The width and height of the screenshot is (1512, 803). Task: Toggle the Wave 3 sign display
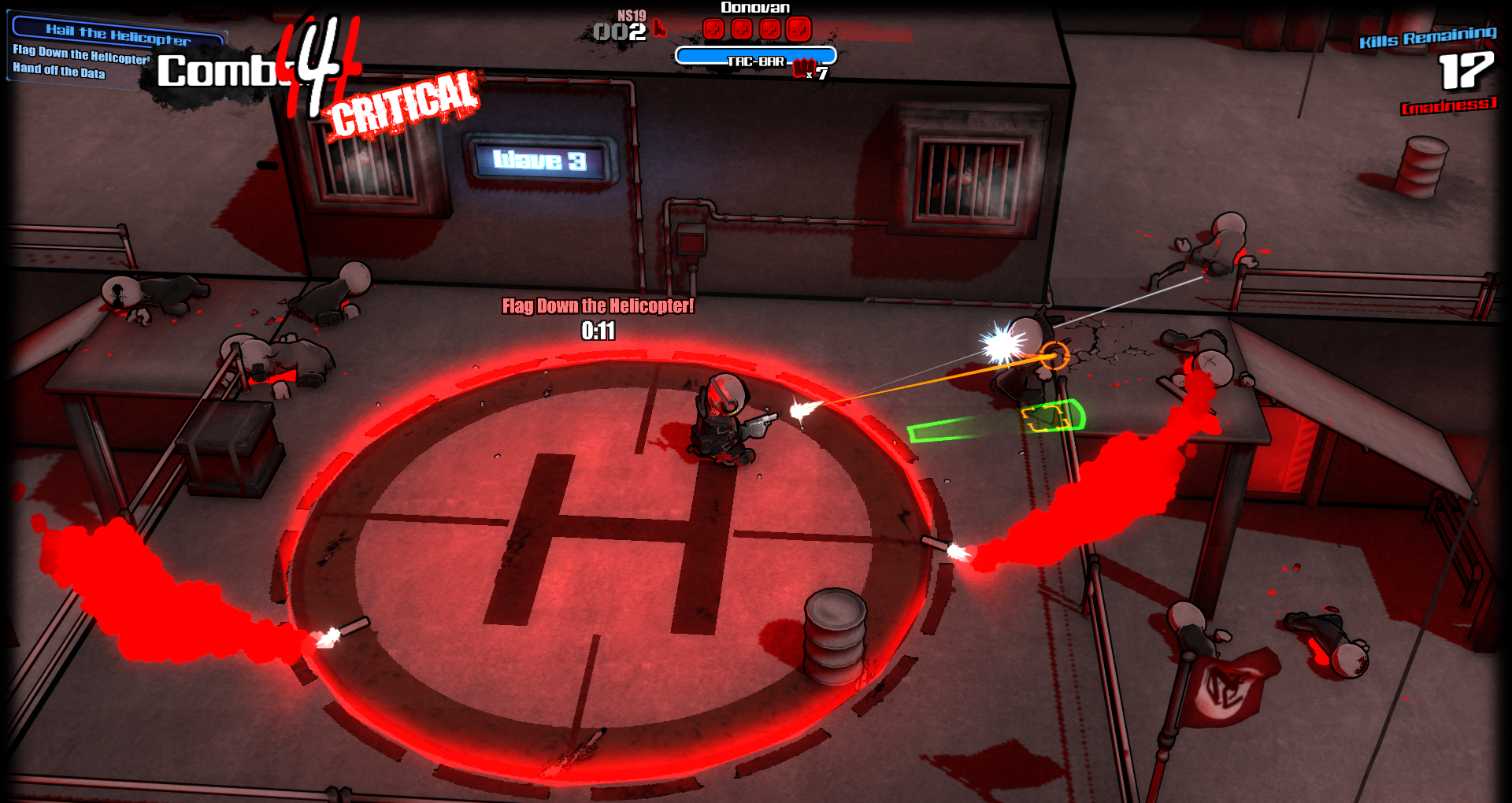[539, 160]
